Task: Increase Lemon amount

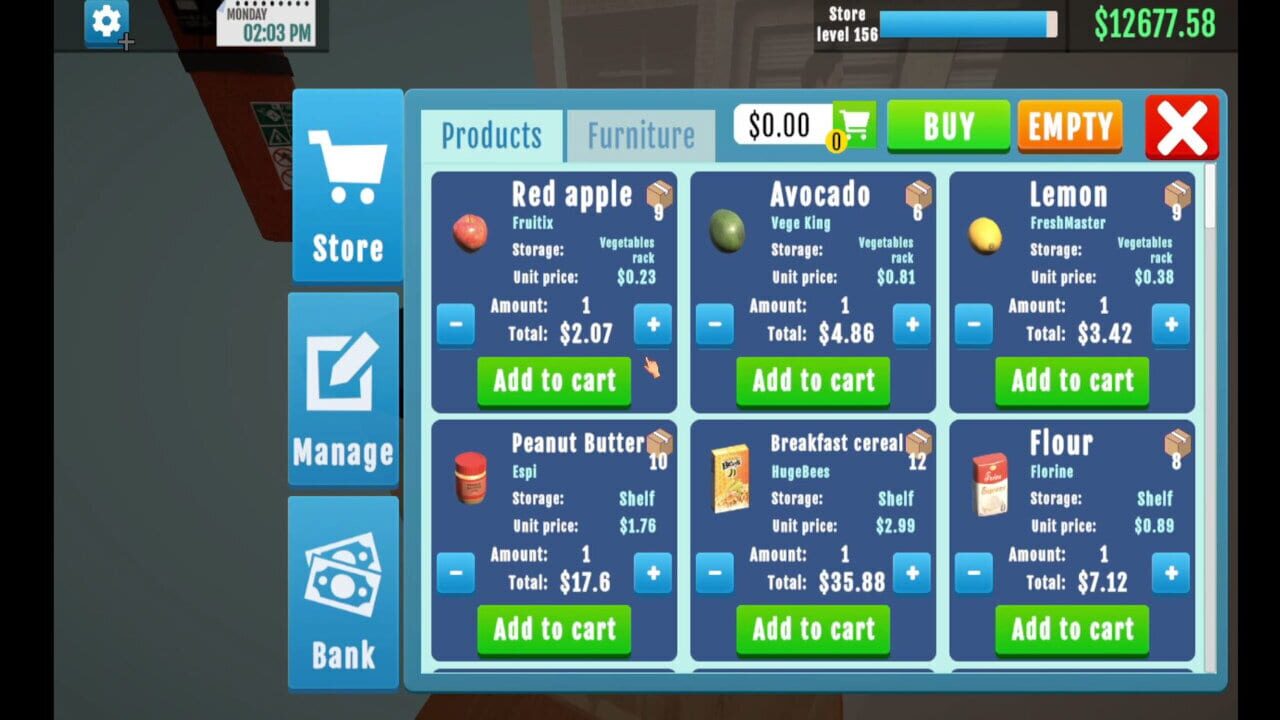Action: pos(1171,325)
